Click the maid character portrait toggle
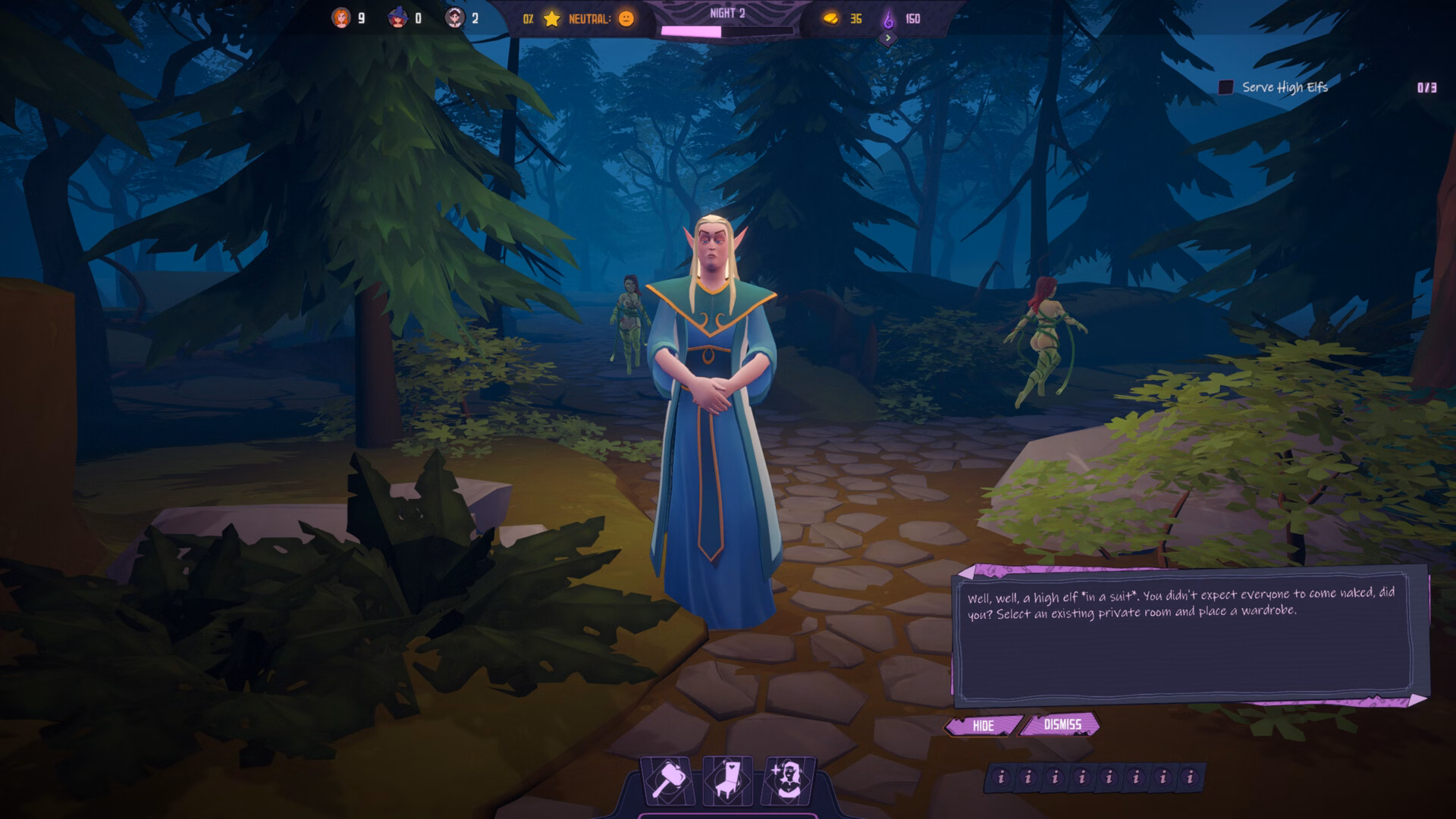1456x819 pixels. pyautogui.click(x=456, y=15)
